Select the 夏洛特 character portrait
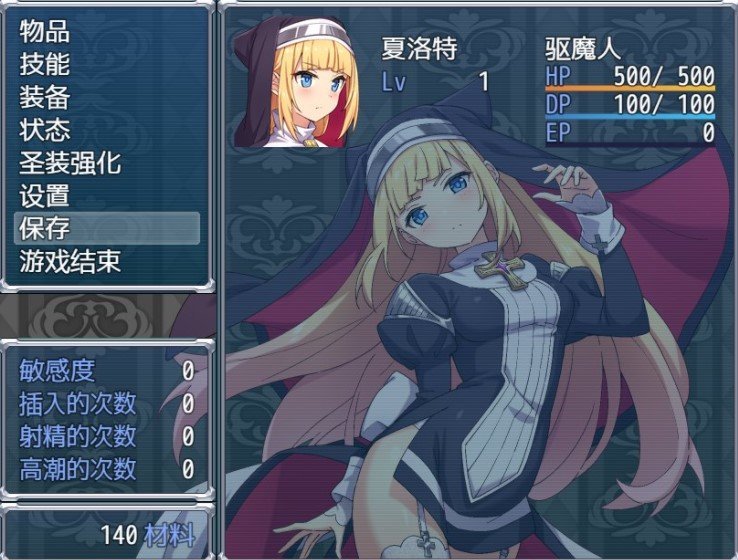 [296, 81]
